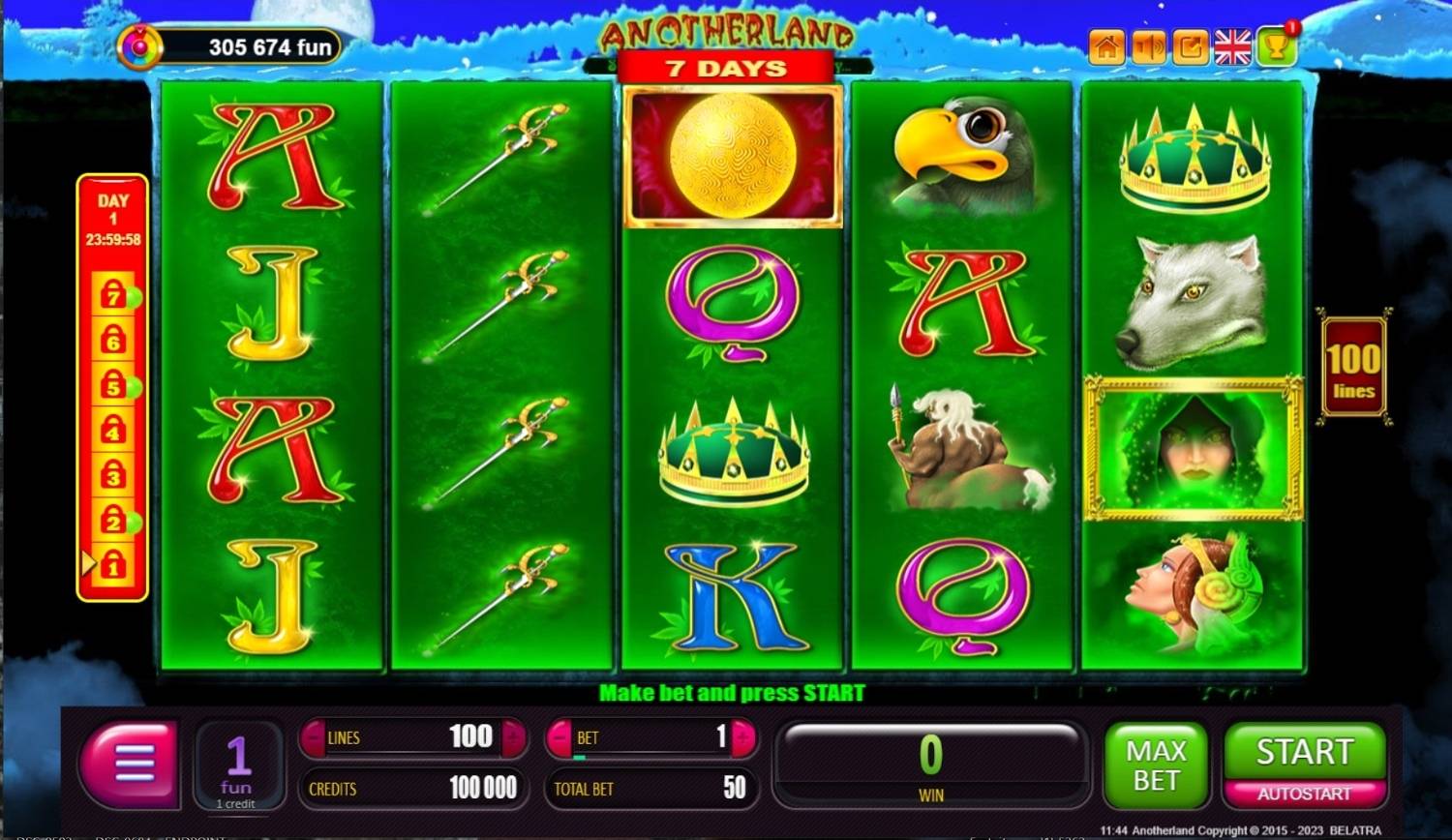
Task: Open the 100 lines paytable badge
Action: (1353, 368)
